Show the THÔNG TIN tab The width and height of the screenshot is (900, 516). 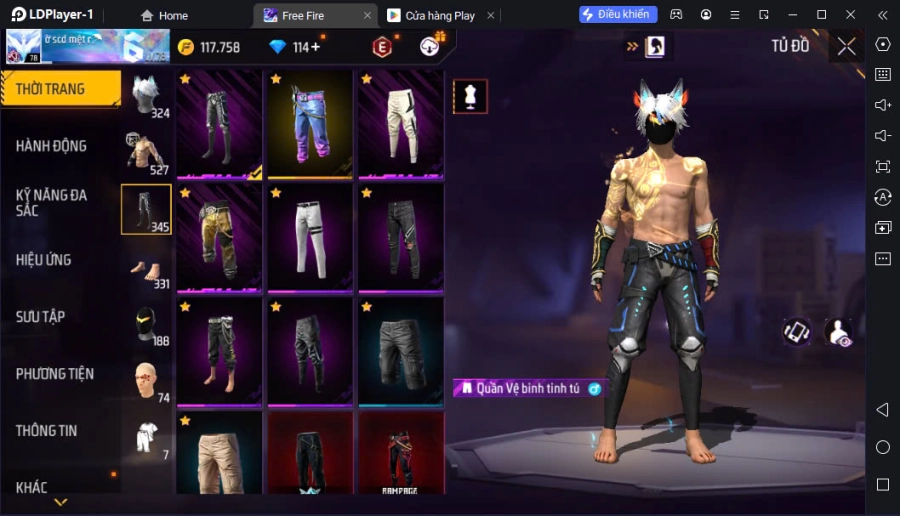pyautogui.click(x=47, y=431)
